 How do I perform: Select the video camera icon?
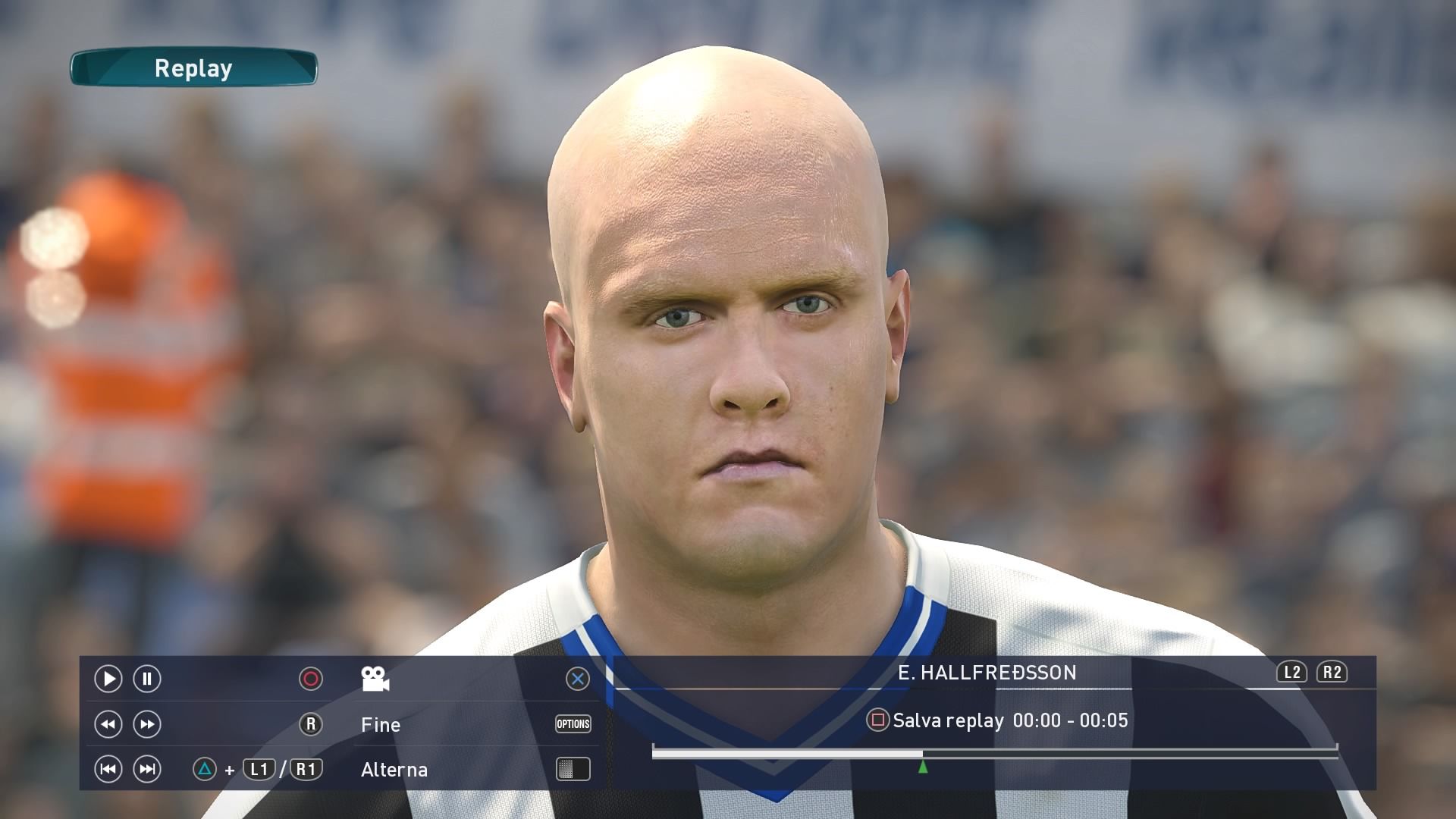375,679
